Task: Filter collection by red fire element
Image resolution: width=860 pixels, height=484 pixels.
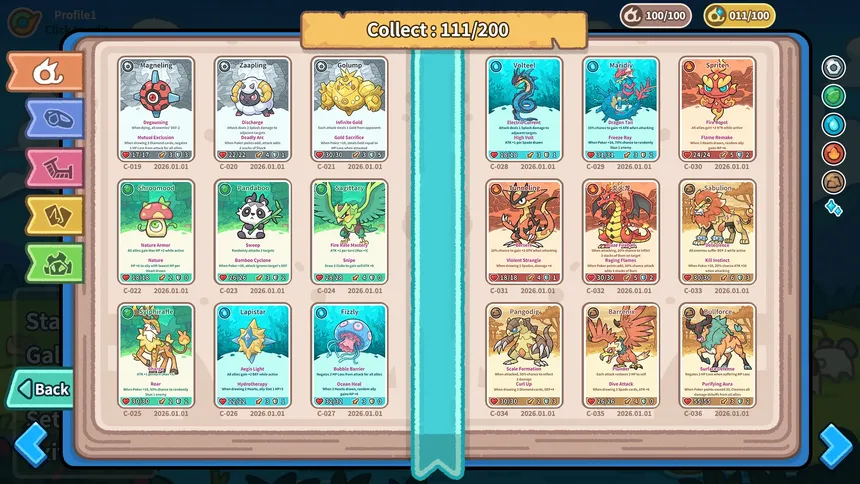Action: (x=833, y=153)
